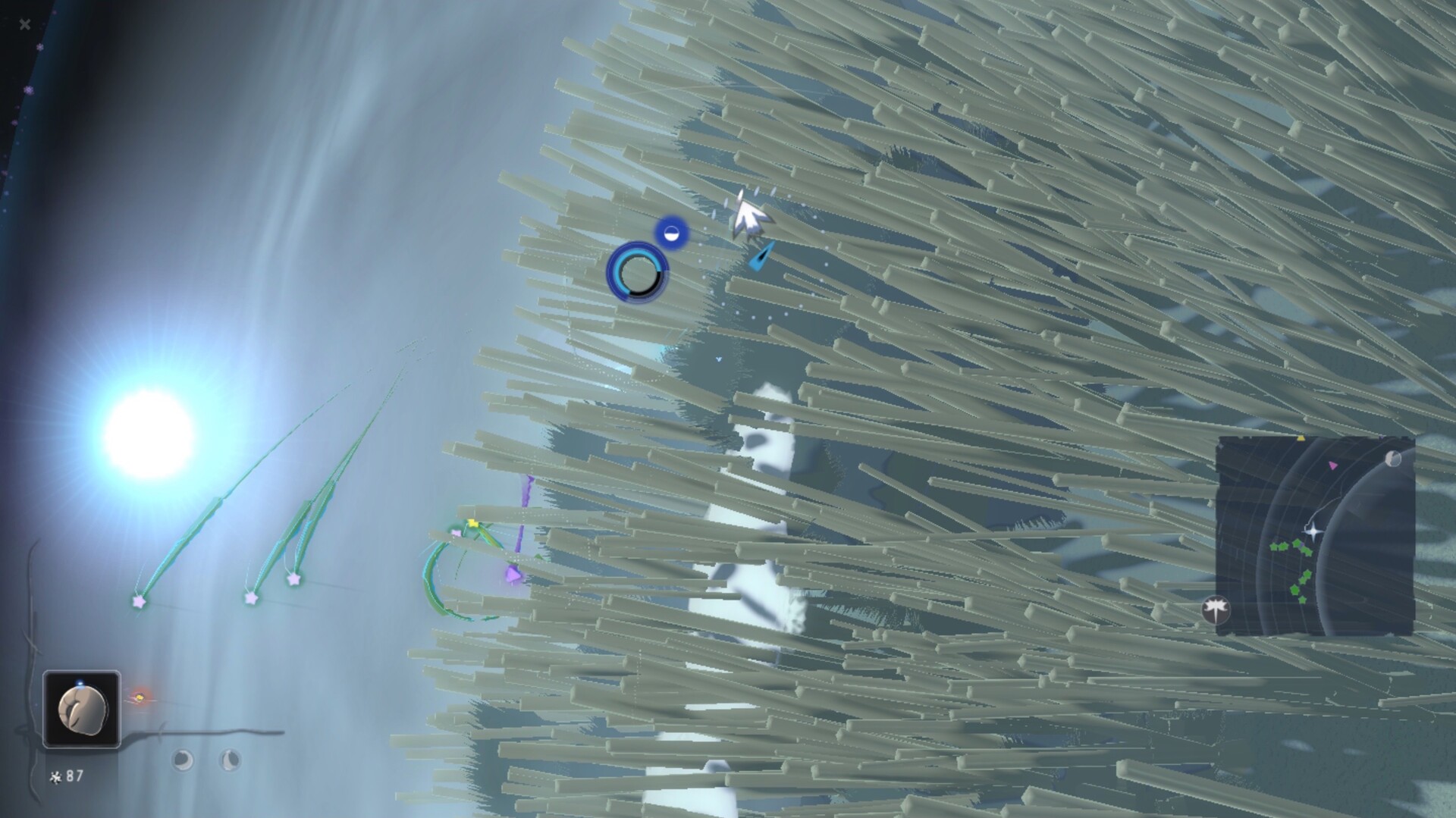Image resolution: width=1456 pixels, height=818 pixels.
Task: Click the star icon beside the 87 counter
Action: click(56, 777)
